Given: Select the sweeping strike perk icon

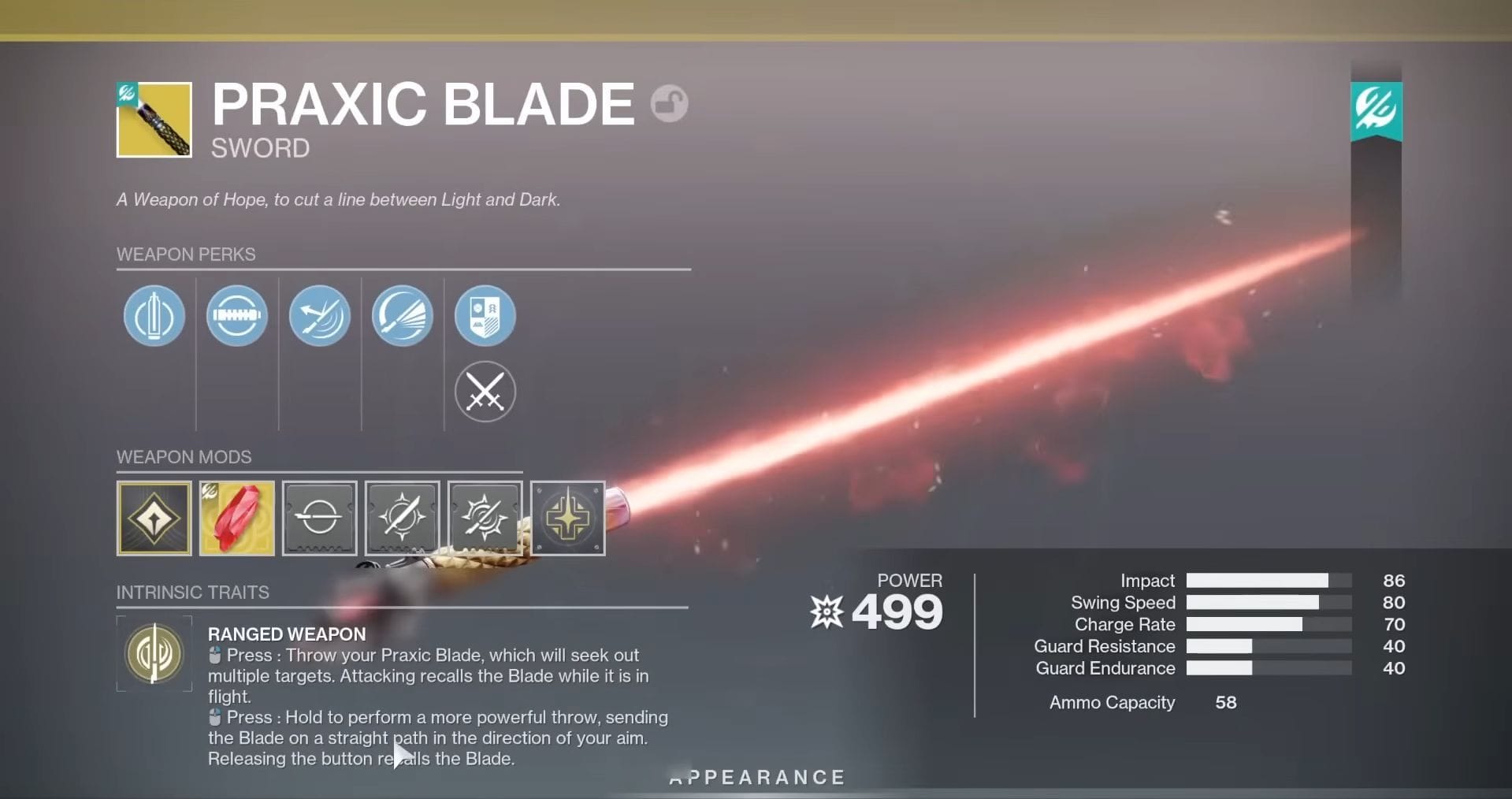Looking at the screenshot, I should (403, 315).
